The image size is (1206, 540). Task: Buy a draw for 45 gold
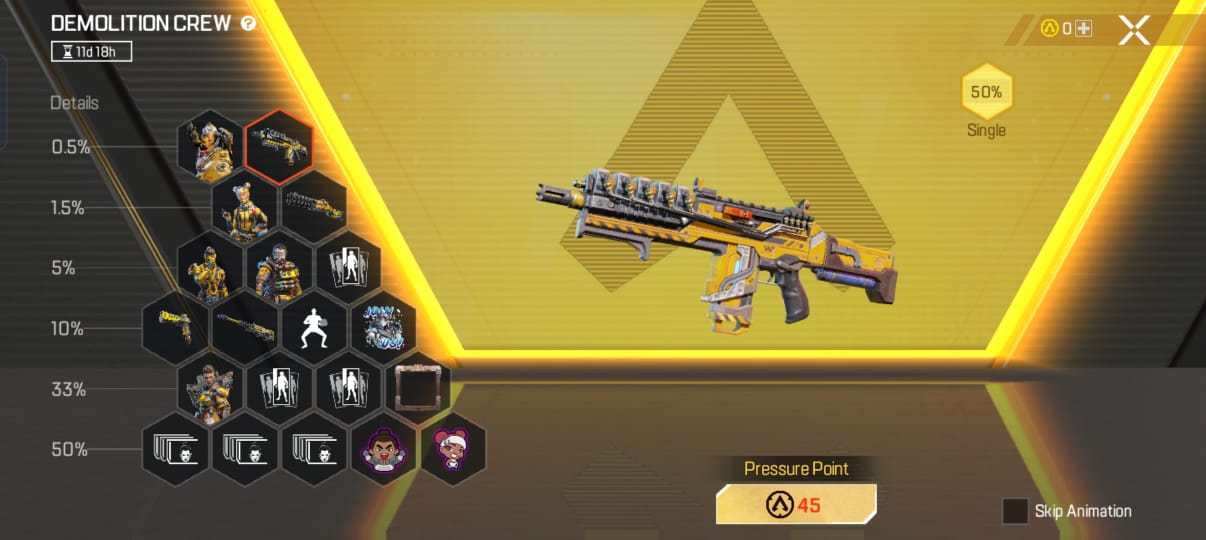coord(796,504)
